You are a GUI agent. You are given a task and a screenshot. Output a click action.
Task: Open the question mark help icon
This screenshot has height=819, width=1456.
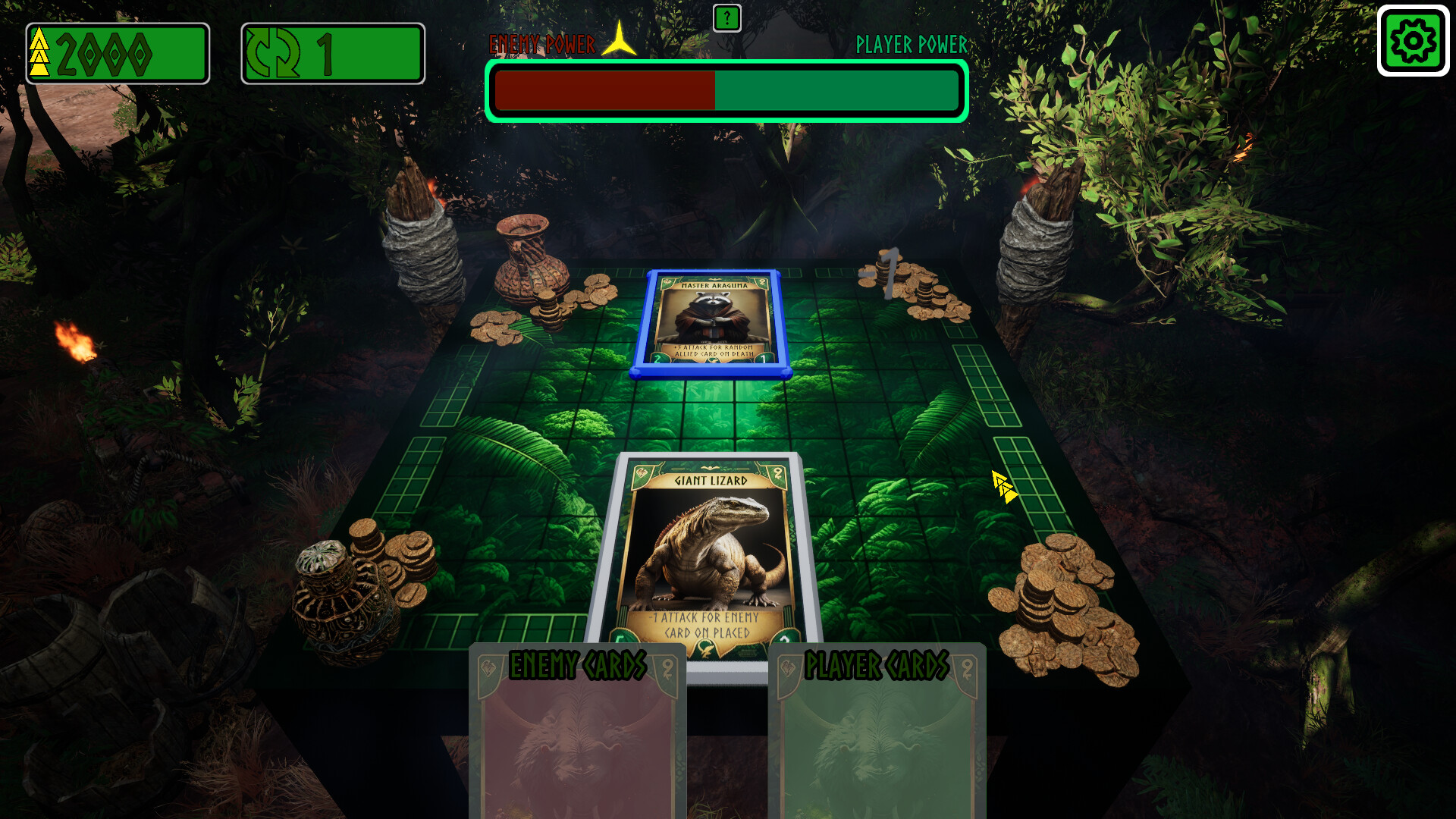(726, 17)
